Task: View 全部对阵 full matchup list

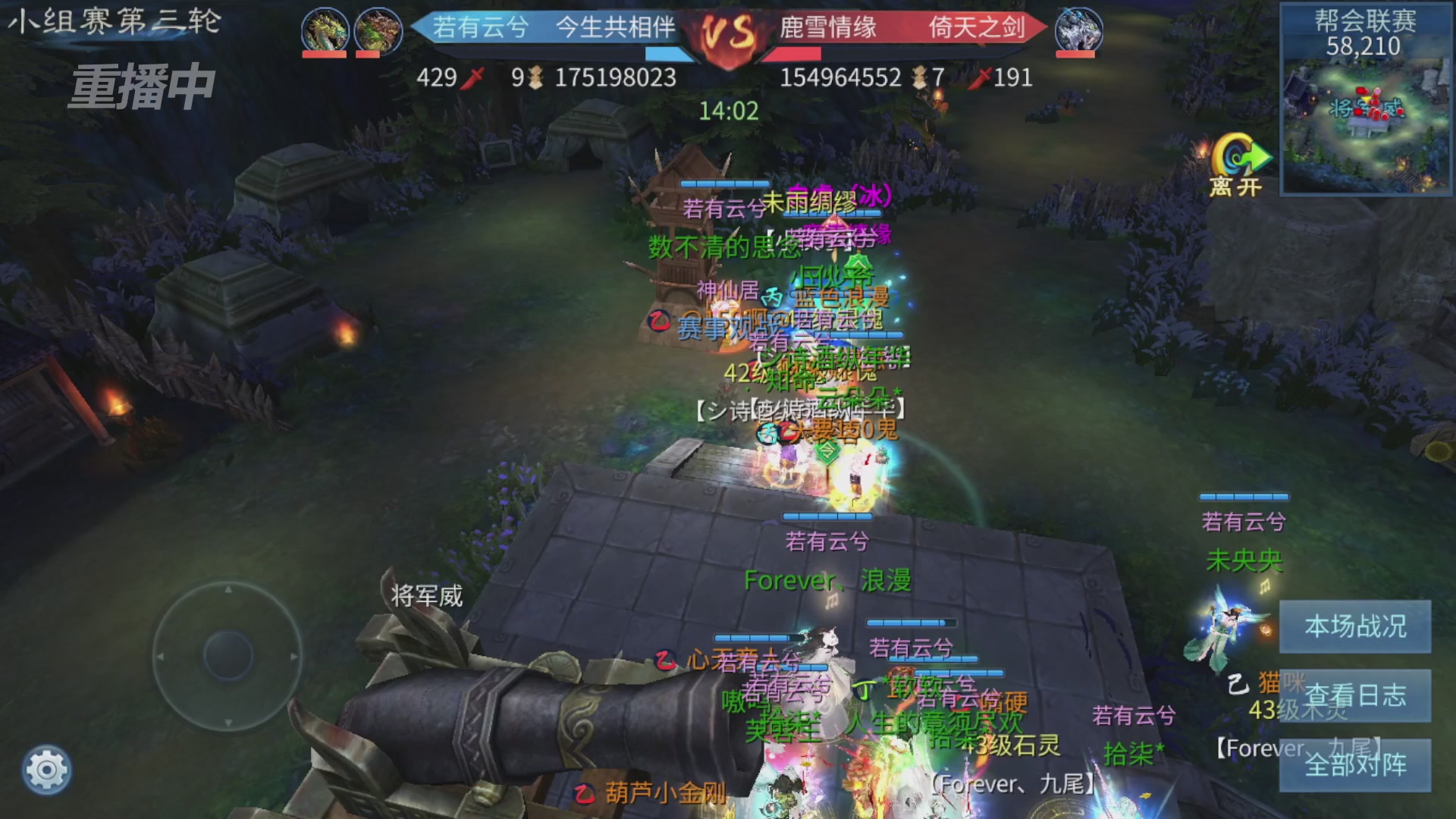Action: pyautogui.click(x=1355, y=766)
